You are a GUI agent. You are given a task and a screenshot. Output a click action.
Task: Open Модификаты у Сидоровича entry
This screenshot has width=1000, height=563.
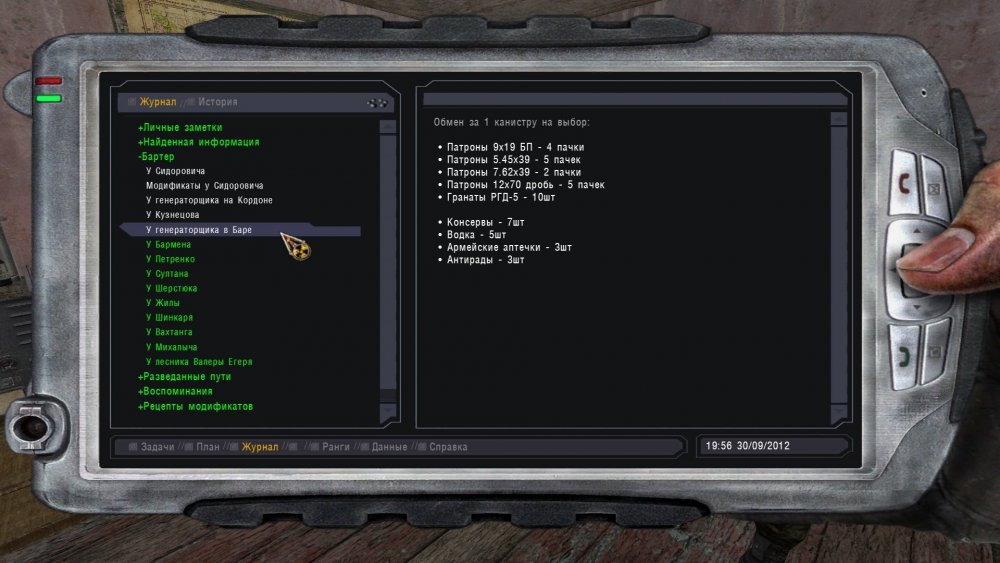(x=204, y=186)
